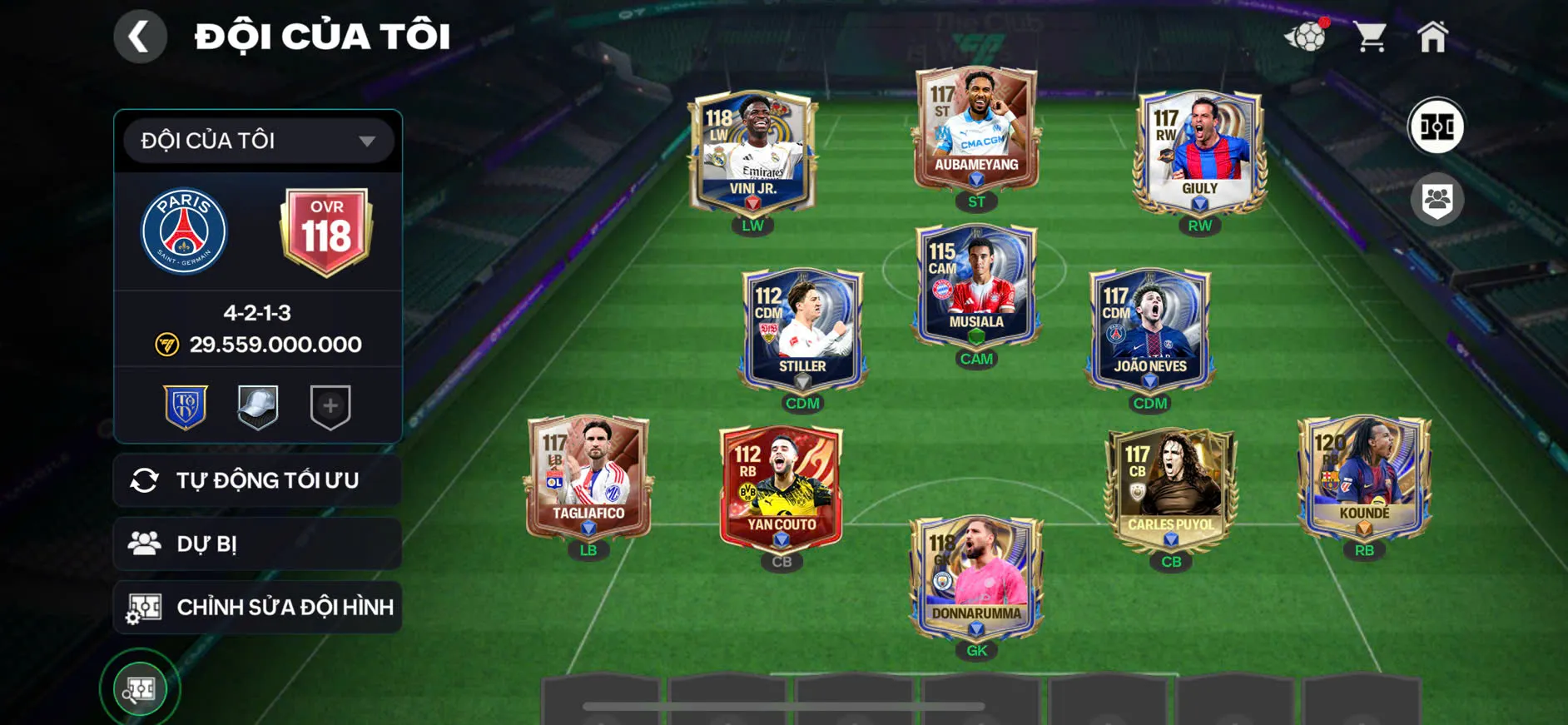Open the soccer ball notification icon
This screenshot has height=725, width=1568.
pos(1306,37)
